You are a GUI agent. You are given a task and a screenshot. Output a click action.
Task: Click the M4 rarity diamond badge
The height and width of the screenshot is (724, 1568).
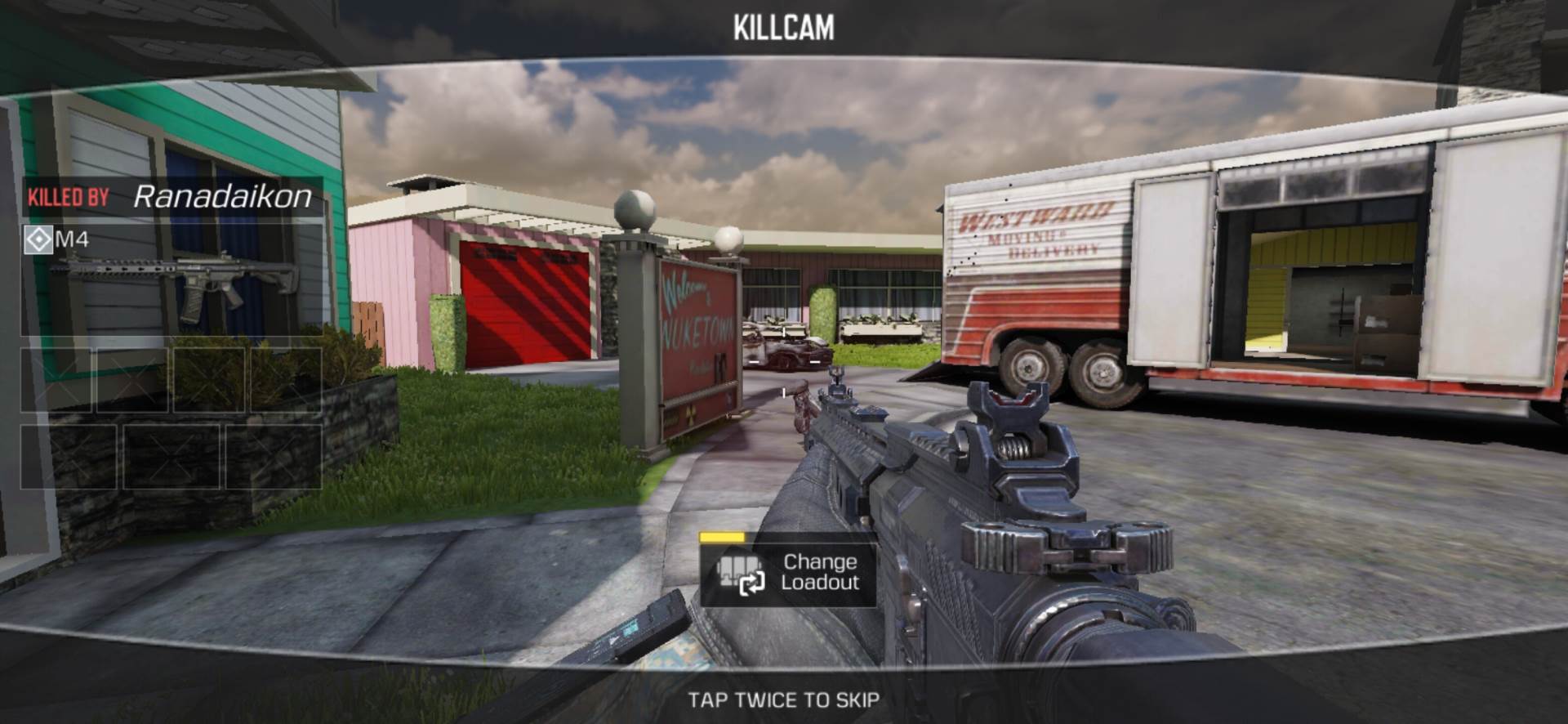pyautogui.click(x=38, y=239)
